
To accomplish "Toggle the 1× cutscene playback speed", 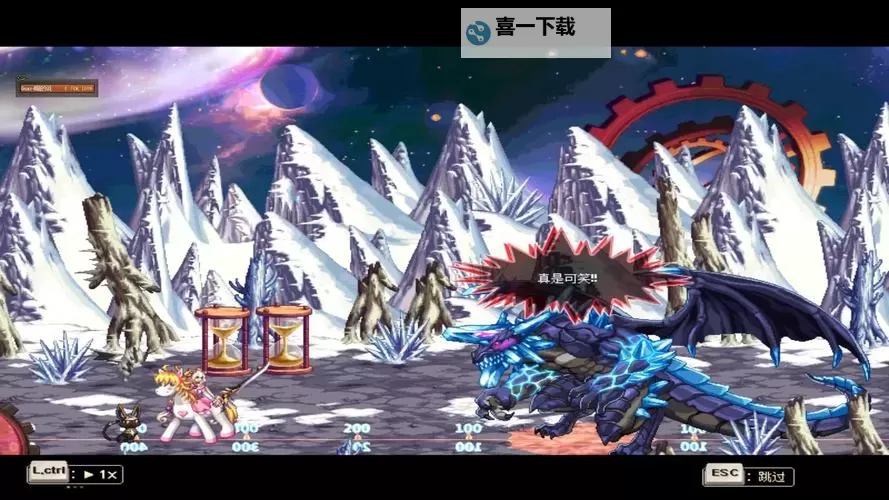I will (x=76, y=474).
